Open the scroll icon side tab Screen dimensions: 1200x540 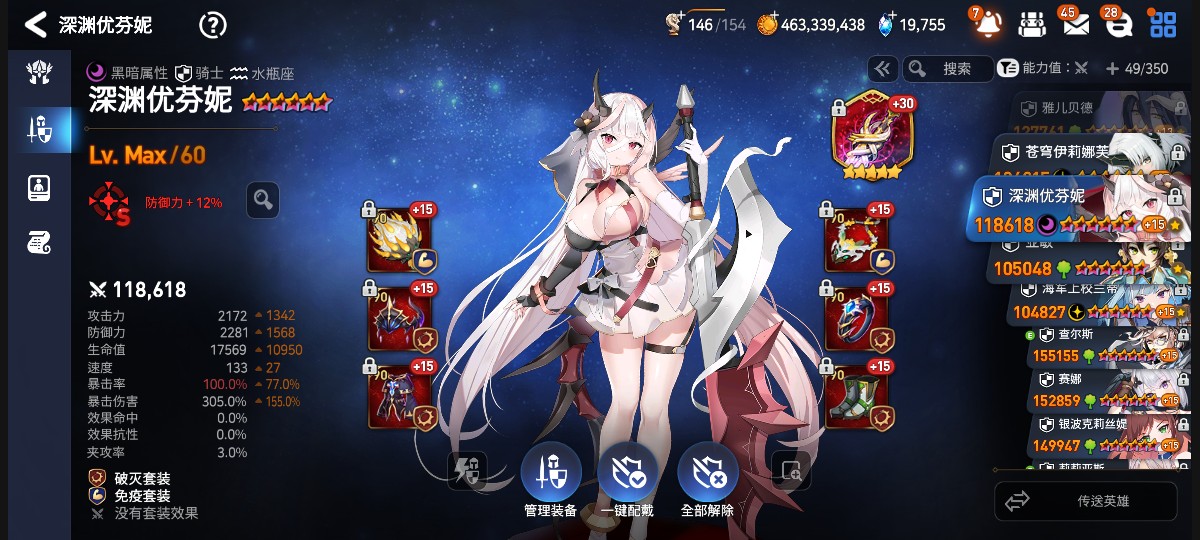click(x=40, y=241)
